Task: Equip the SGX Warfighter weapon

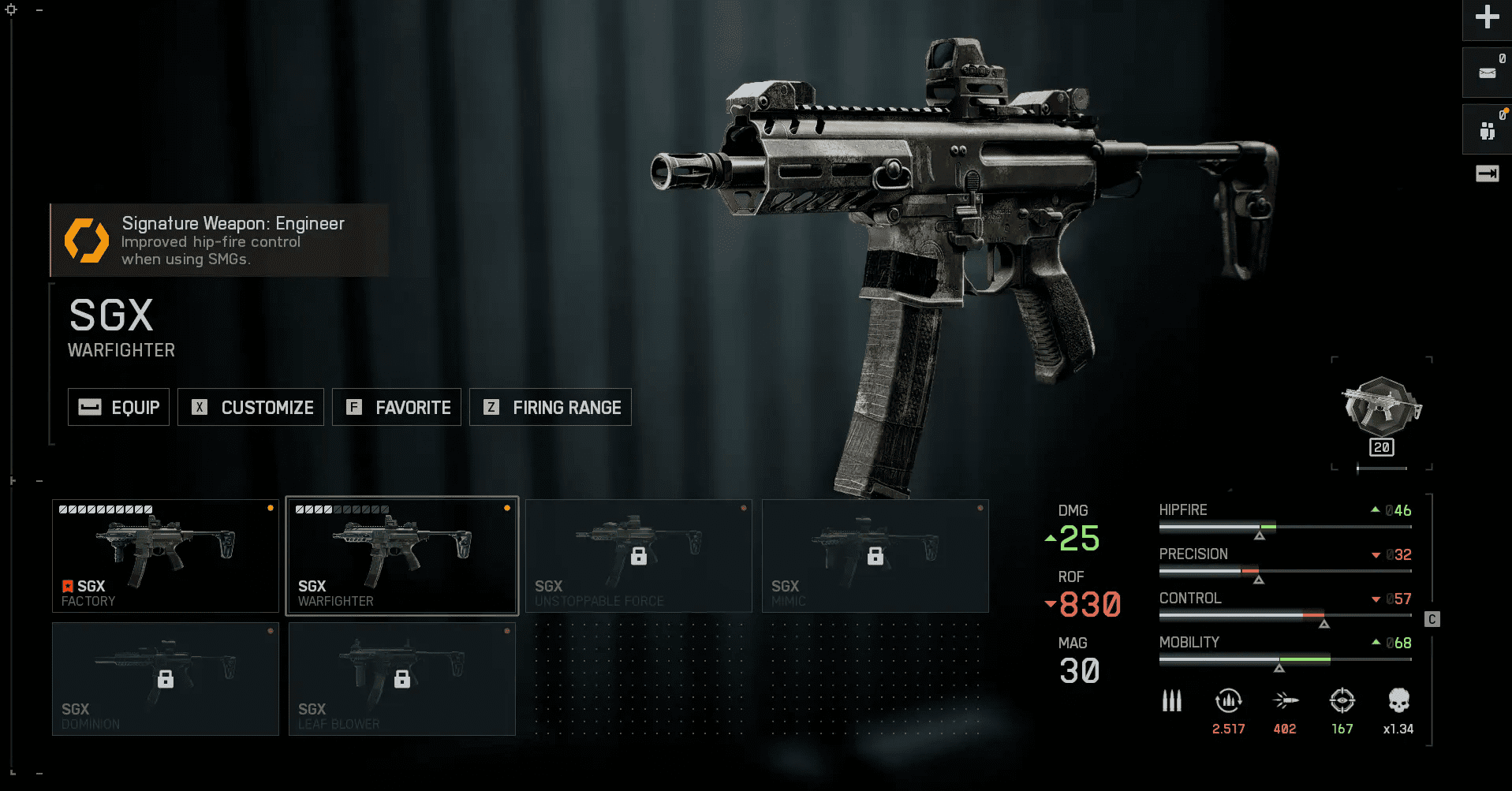Action: [118, 407]
